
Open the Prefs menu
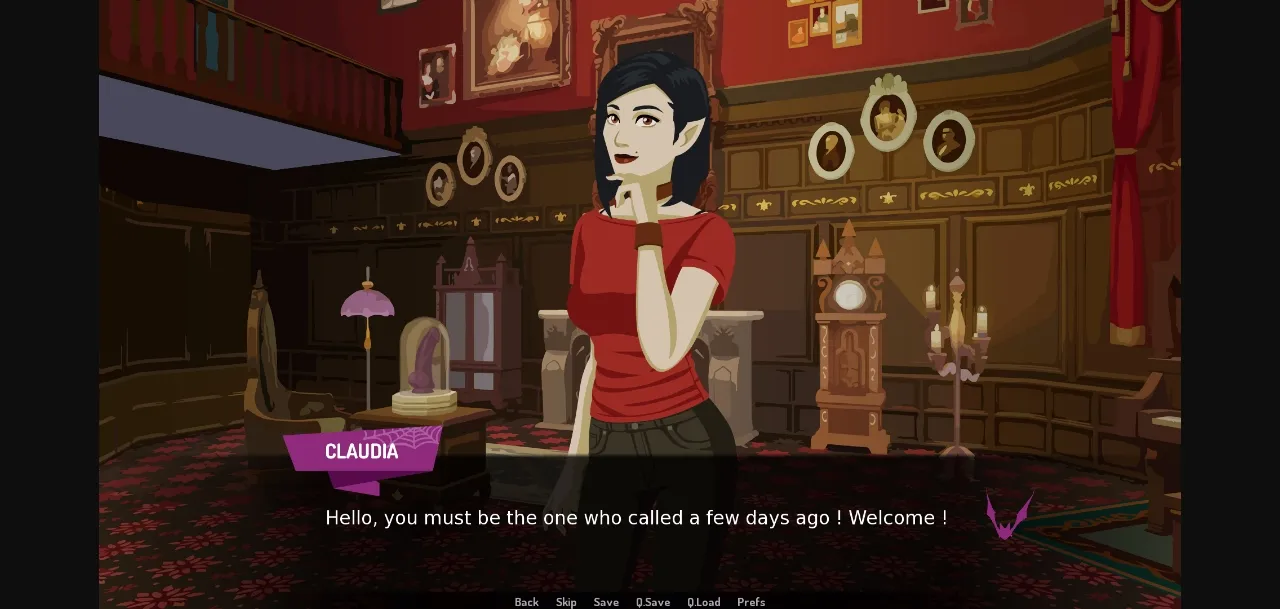point(751,602)
